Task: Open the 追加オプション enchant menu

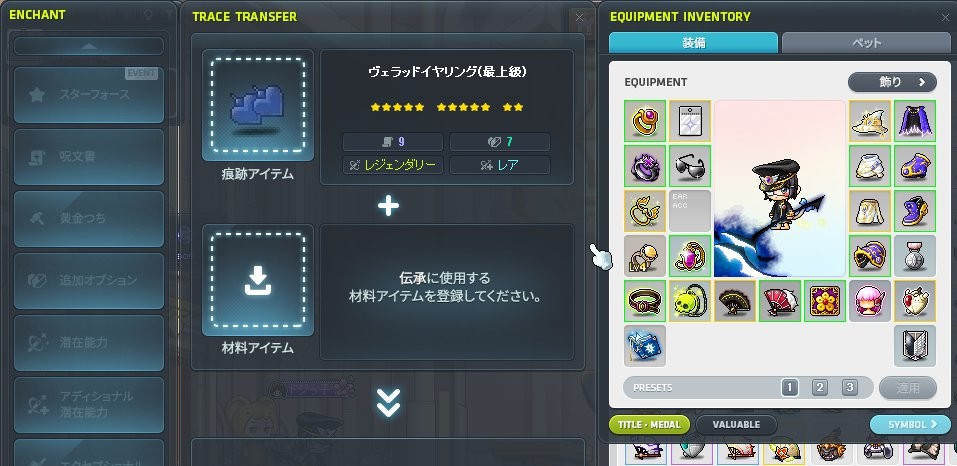Action: 88,280
